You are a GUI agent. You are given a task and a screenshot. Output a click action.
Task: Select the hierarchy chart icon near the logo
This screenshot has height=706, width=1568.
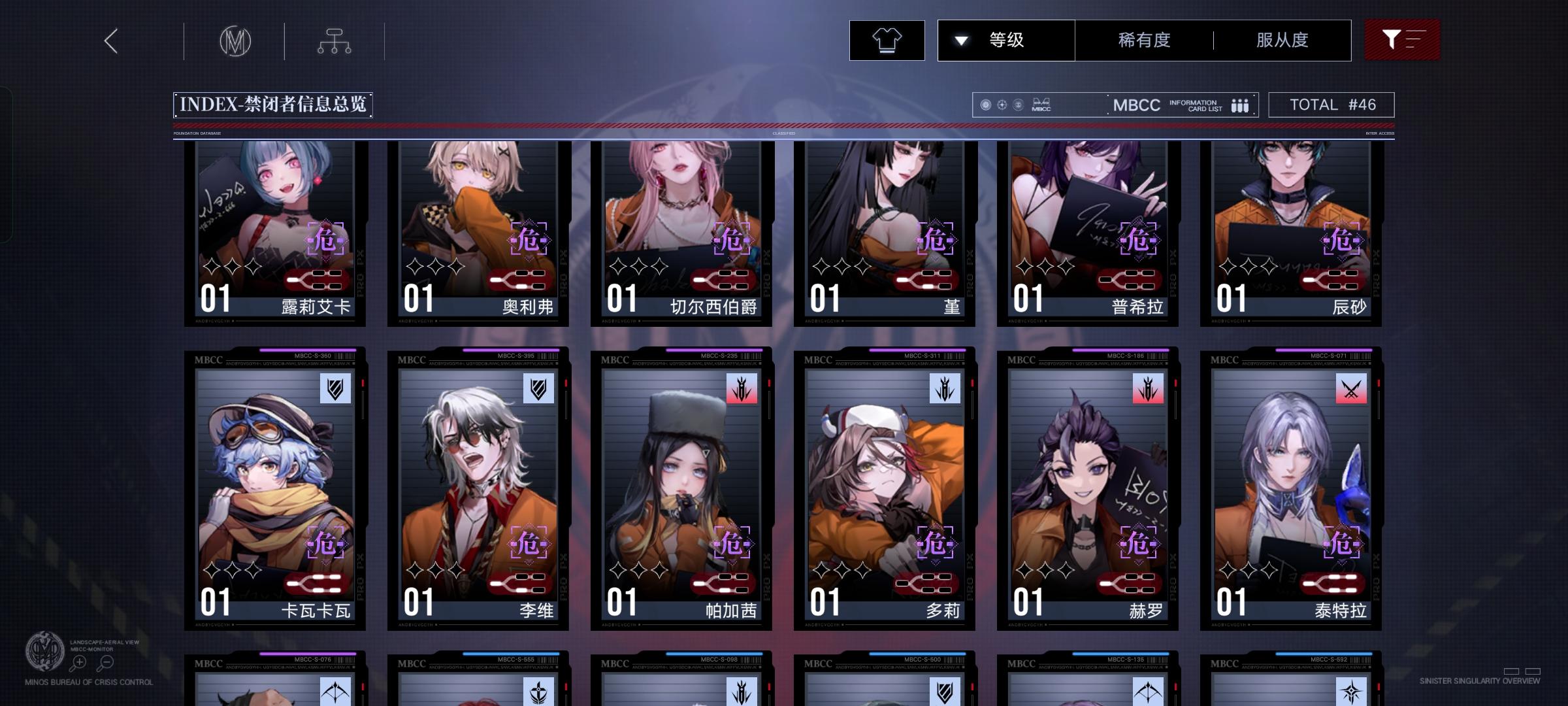click(x=335, y=41)
